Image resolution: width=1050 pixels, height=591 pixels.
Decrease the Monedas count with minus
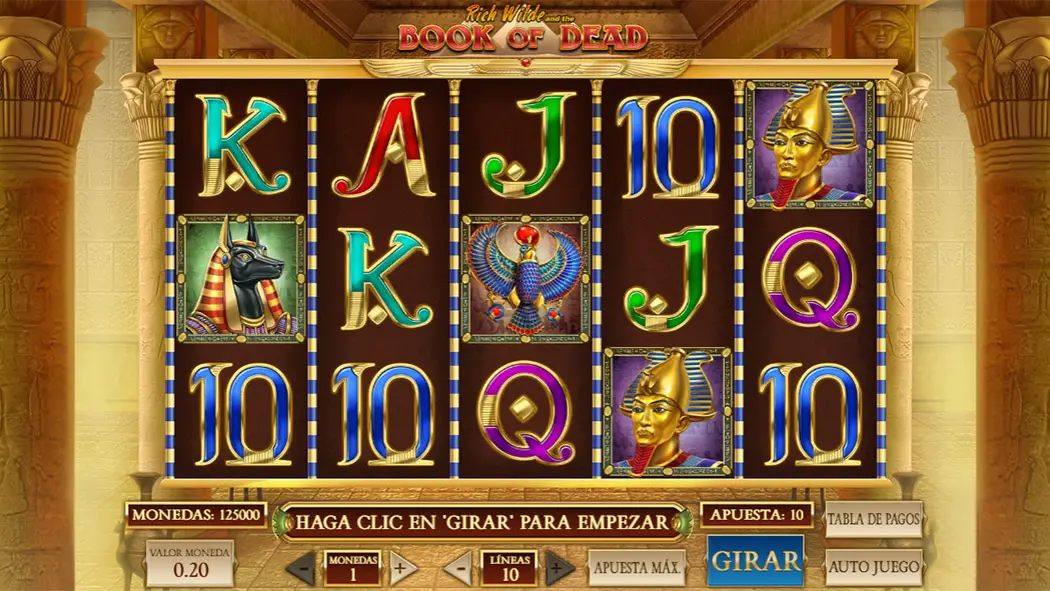tap(300, 568)
